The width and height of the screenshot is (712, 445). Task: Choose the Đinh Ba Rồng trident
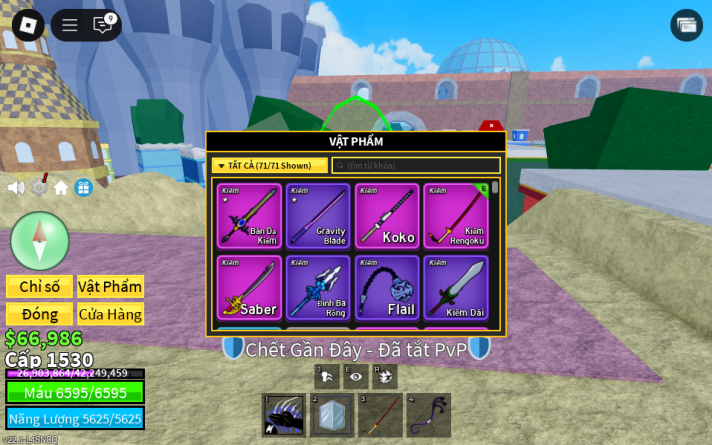[x=318, y=287]
